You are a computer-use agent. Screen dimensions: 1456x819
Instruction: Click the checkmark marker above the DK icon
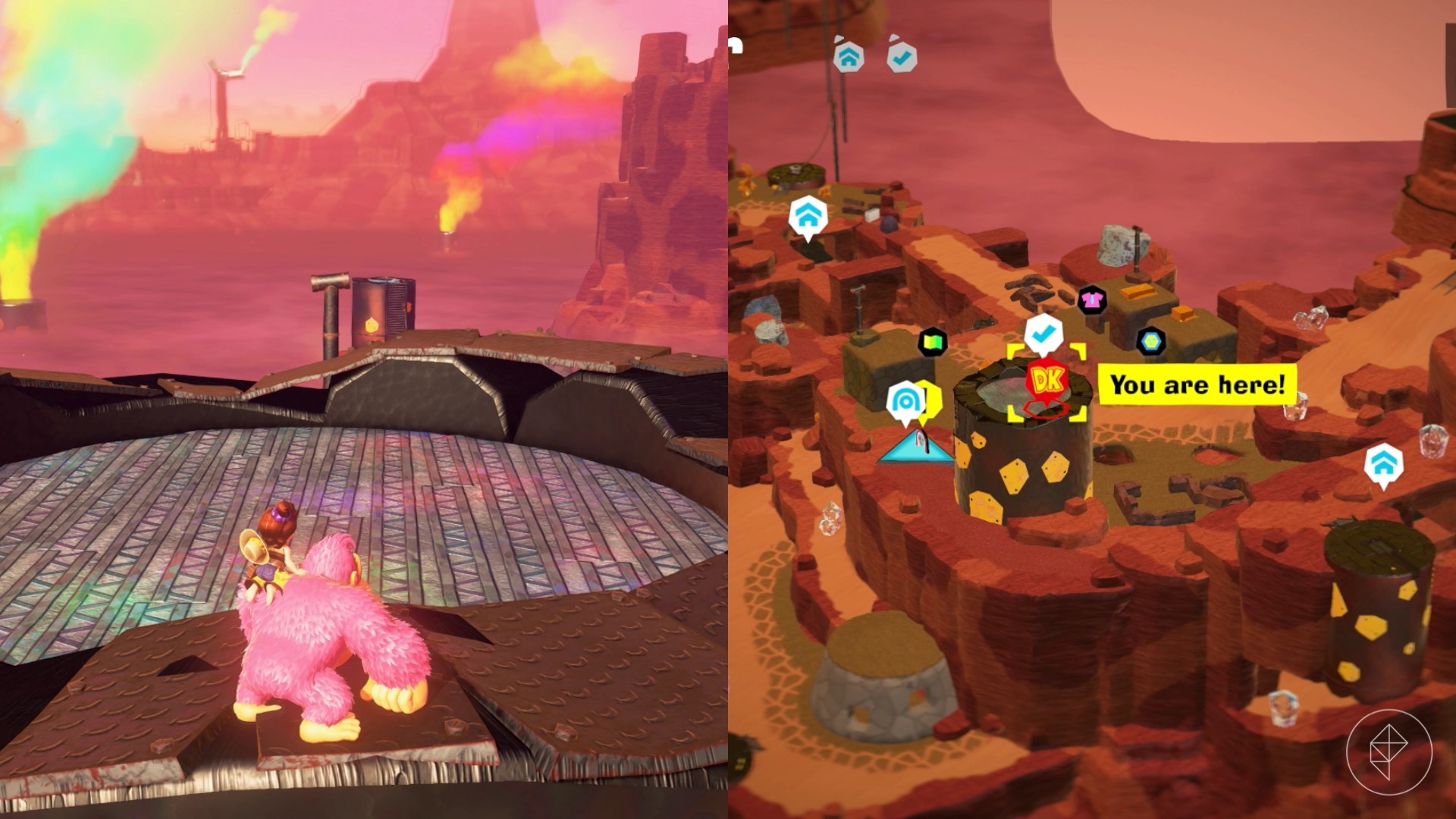1043,333
